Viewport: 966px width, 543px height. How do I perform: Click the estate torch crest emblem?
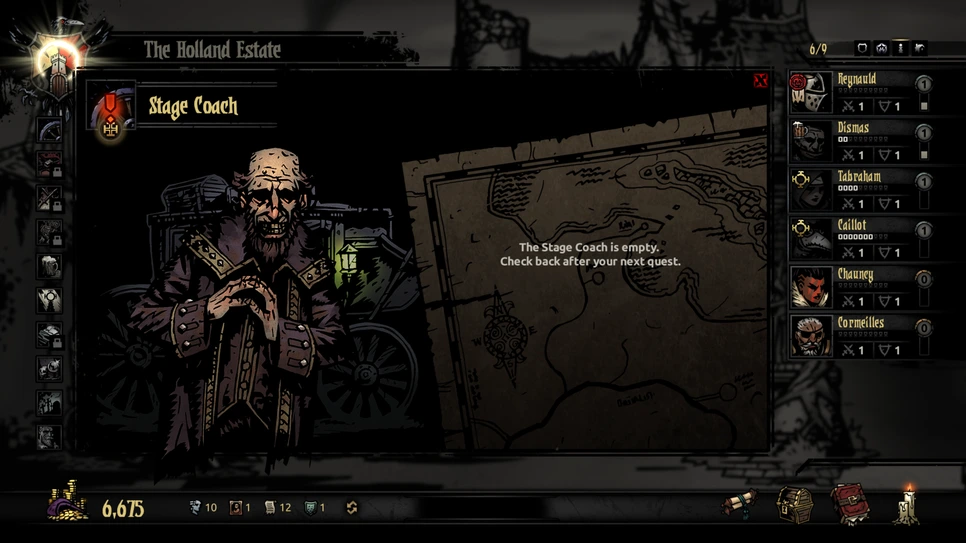pyautogui.click(x=59, y=62)
